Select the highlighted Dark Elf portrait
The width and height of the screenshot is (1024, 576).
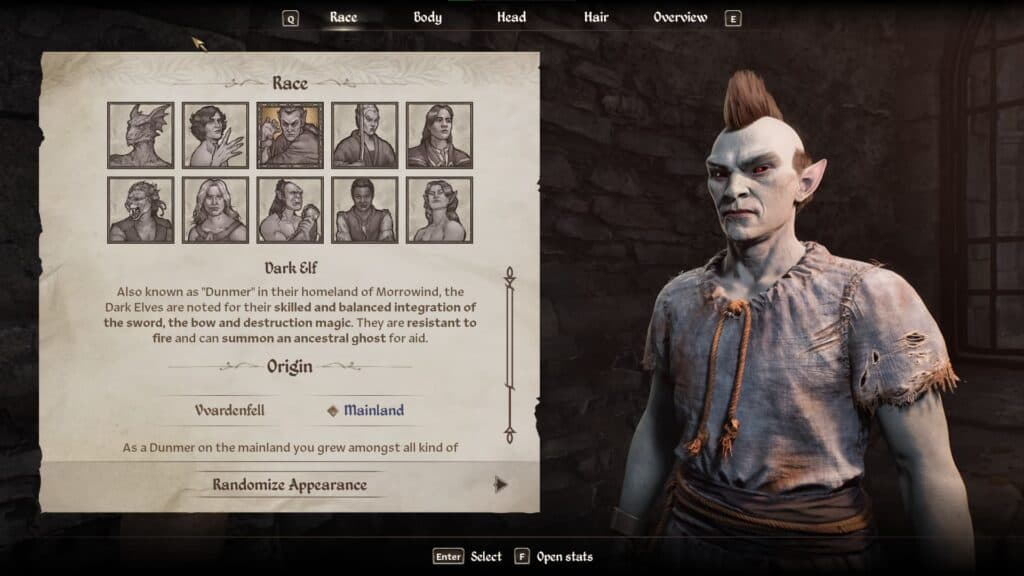(290, 135)
